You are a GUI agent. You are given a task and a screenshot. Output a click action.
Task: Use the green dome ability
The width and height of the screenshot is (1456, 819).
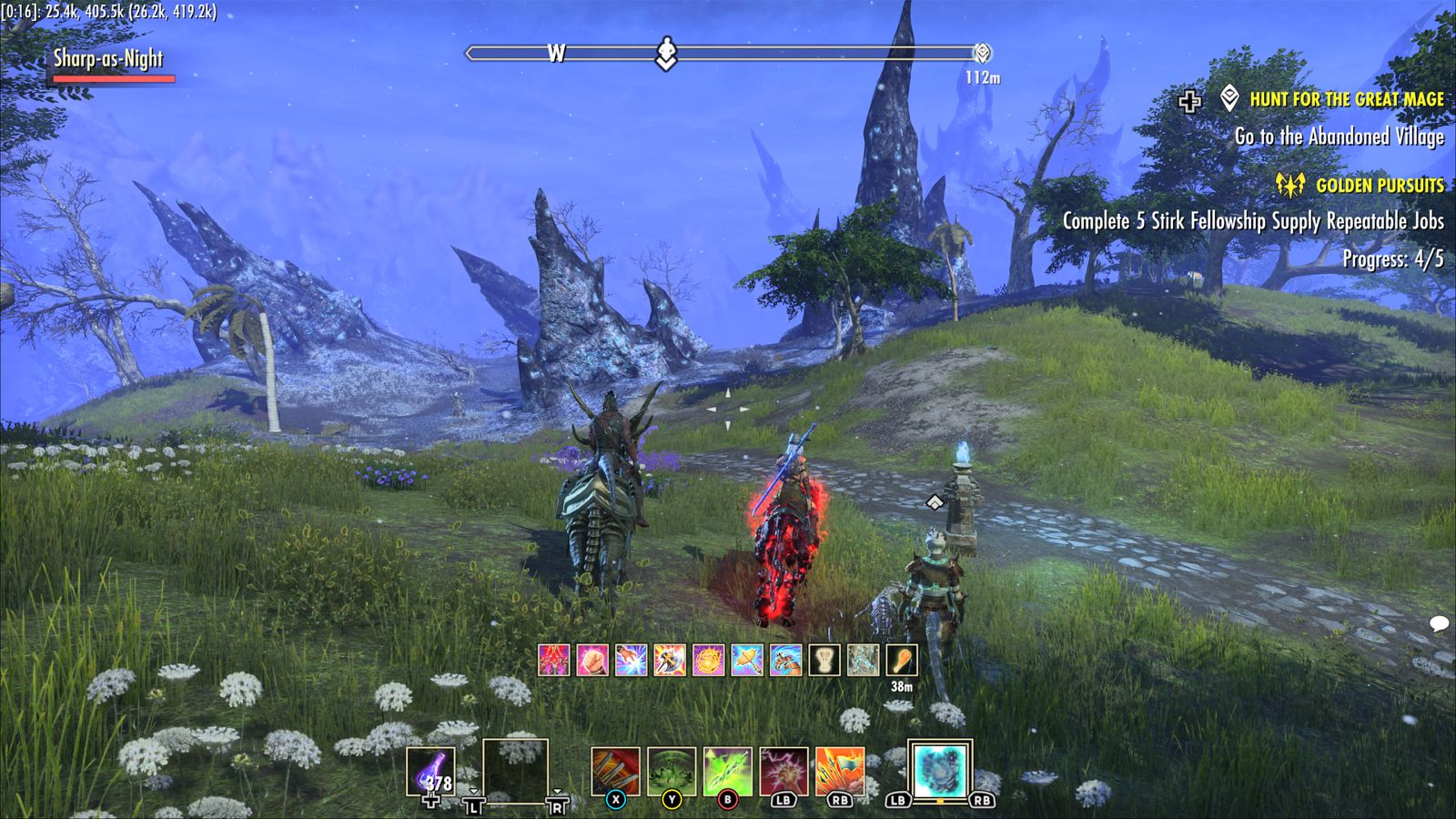(x=672, y=772)
